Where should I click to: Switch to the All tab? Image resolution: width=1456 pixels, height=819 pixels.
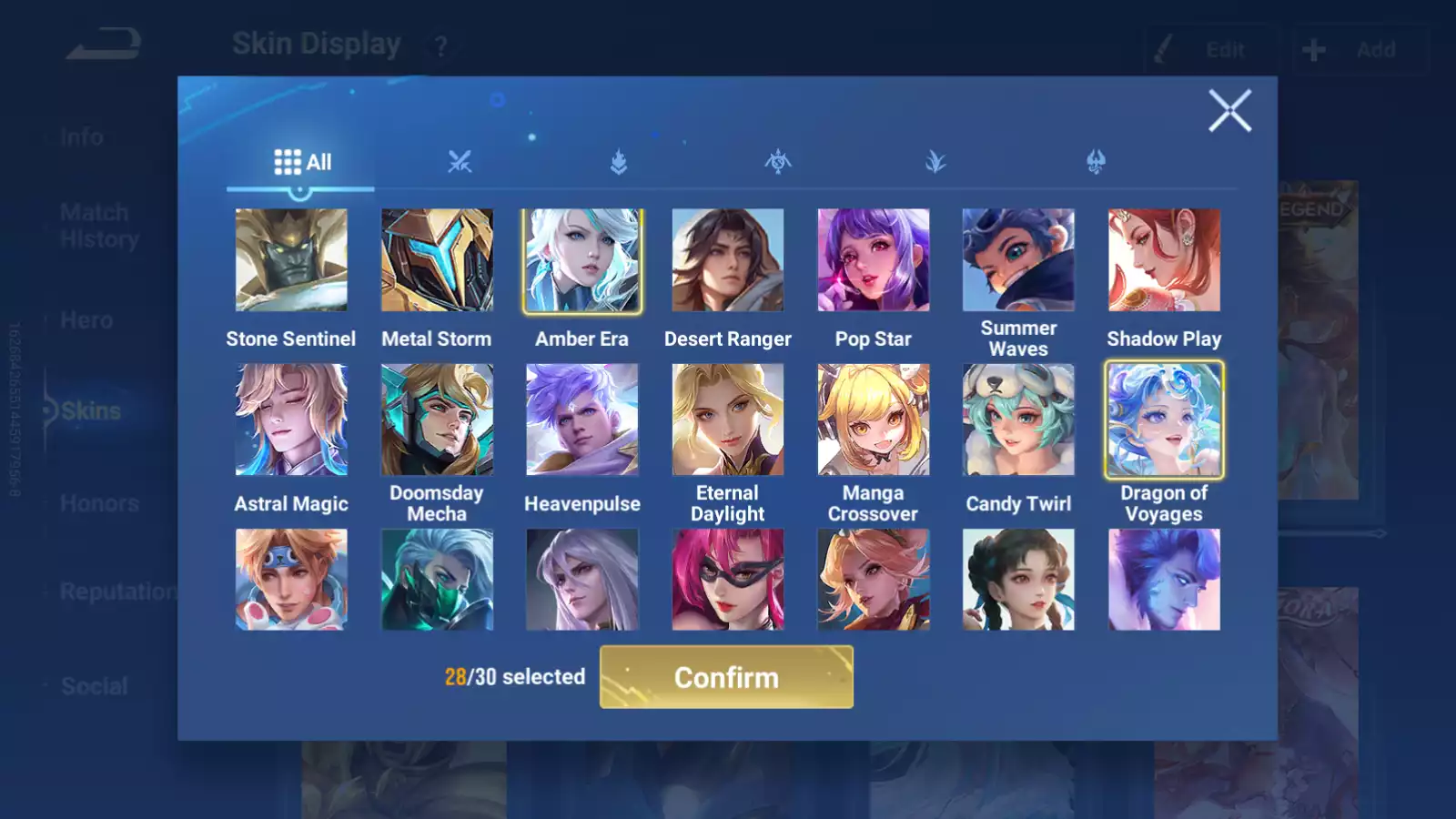click(302, 161)
